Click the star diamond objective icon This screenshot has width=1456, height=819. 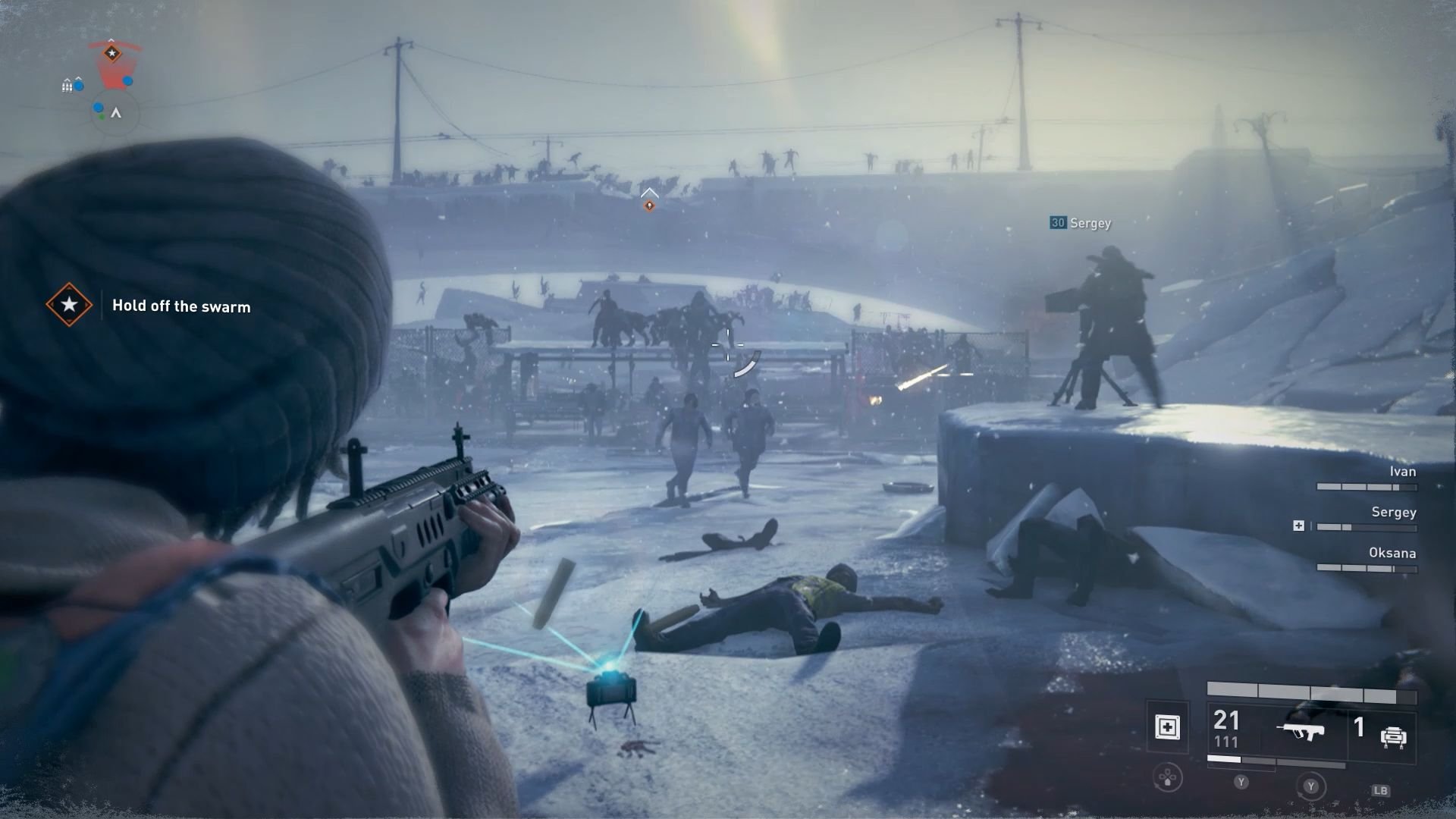coord(69,306)
